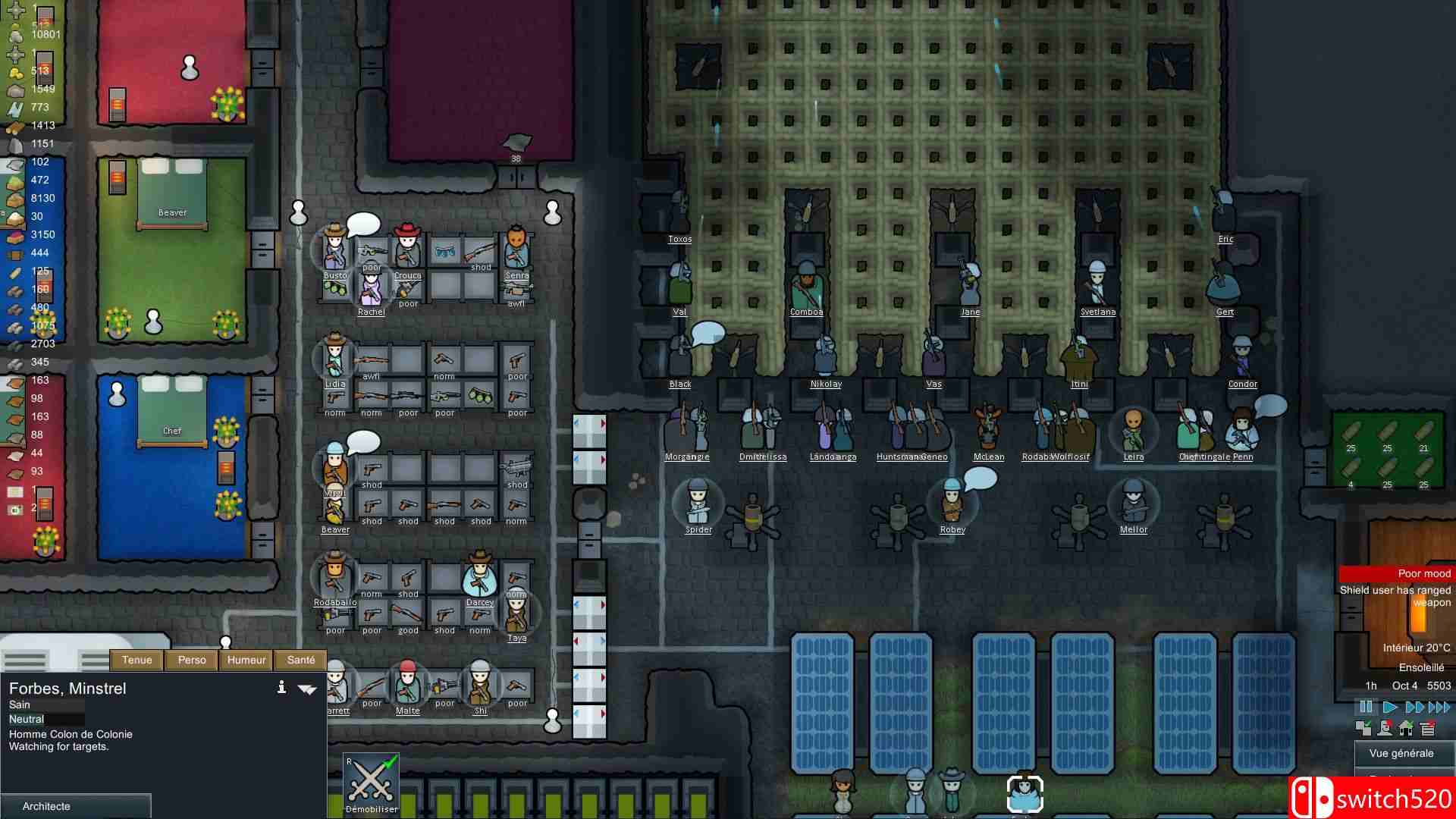Set game speed to double arrows

[x=1412, y=705]
